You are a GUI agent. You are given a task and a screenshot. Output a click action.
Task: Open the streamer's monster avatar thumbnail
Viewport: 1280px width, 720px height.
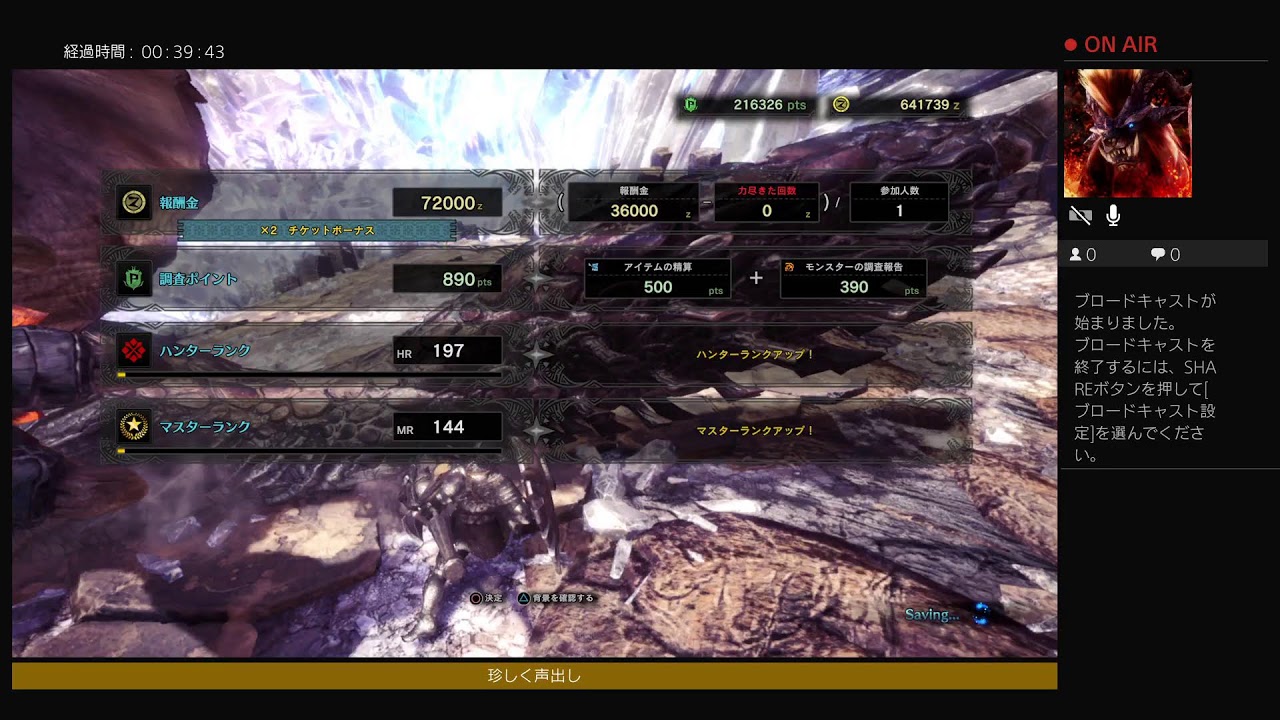1127,133
